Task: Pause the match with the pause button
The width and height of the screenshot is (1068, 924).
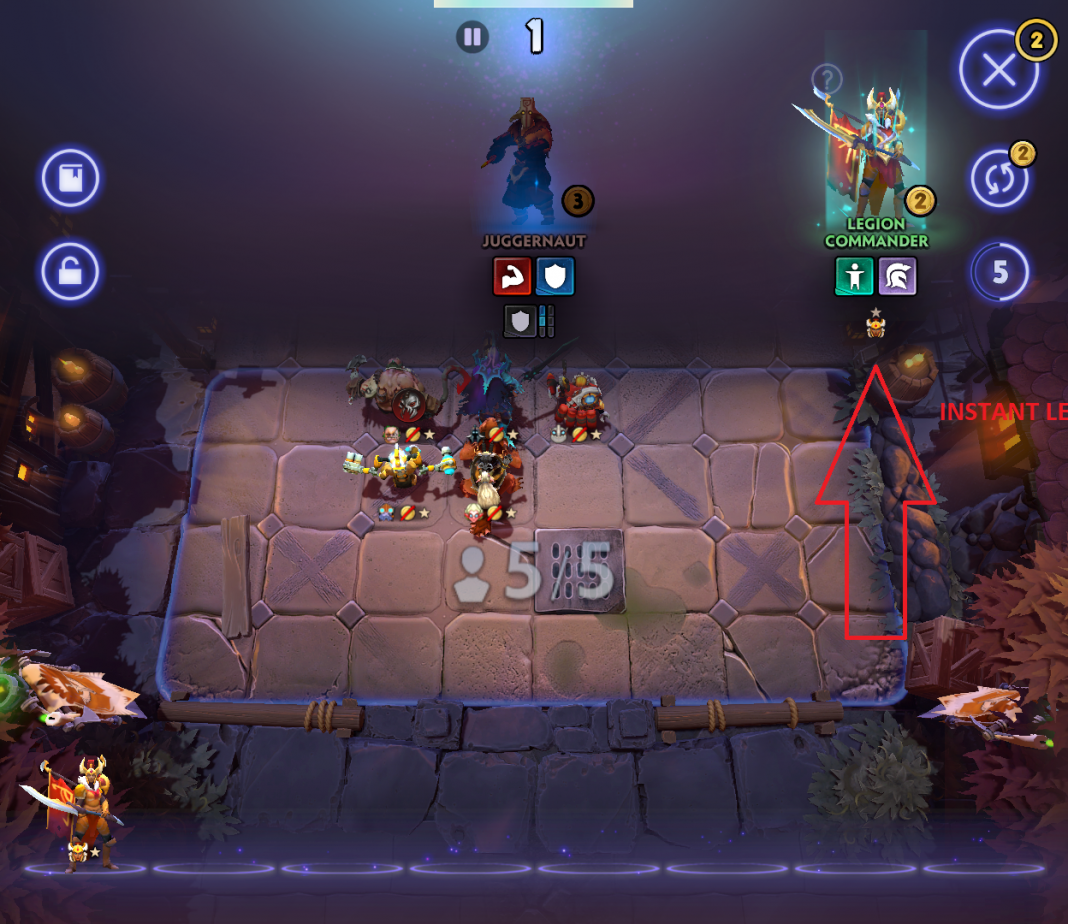Action: coord(472,38)
